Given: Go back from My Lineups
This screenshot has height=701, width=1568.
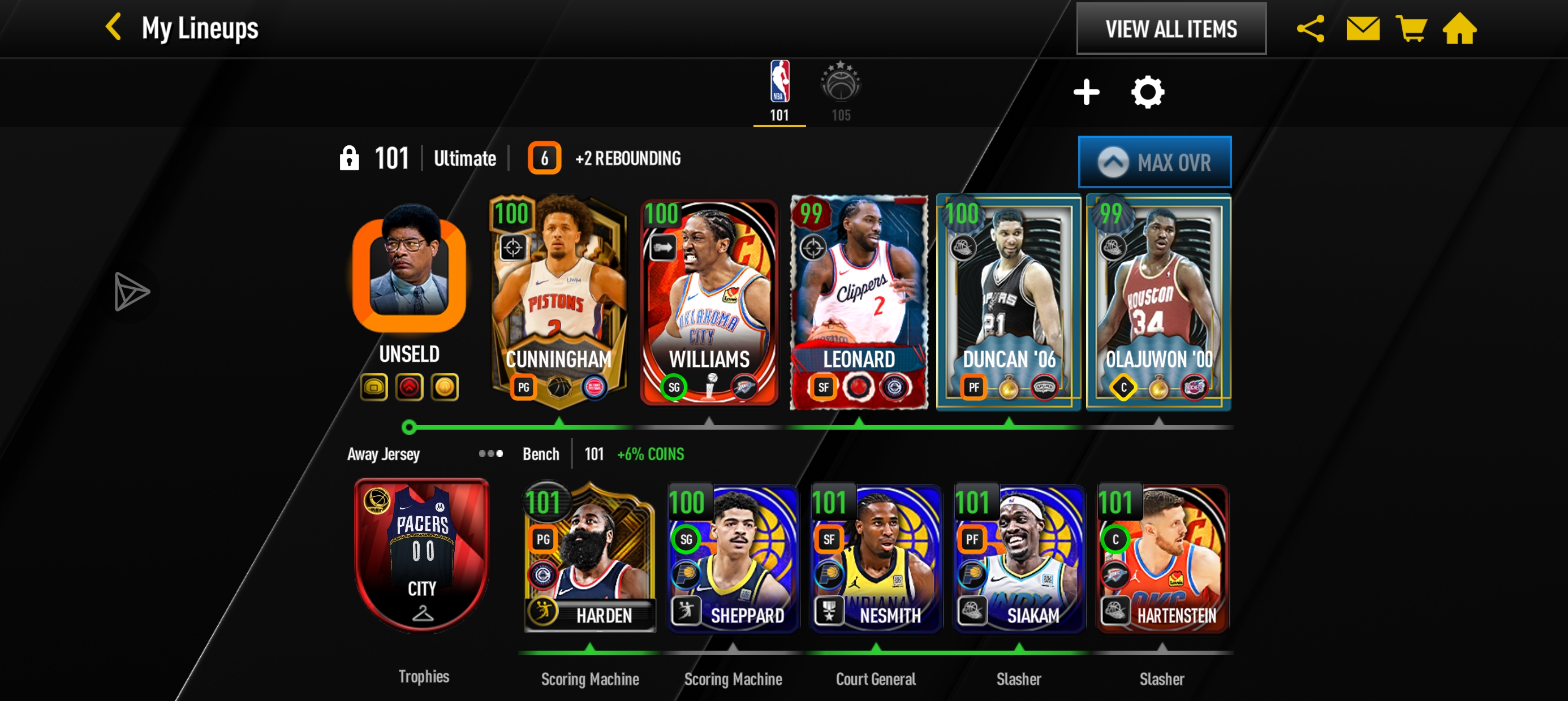Looking at the screenshot, I should (114, 28).
